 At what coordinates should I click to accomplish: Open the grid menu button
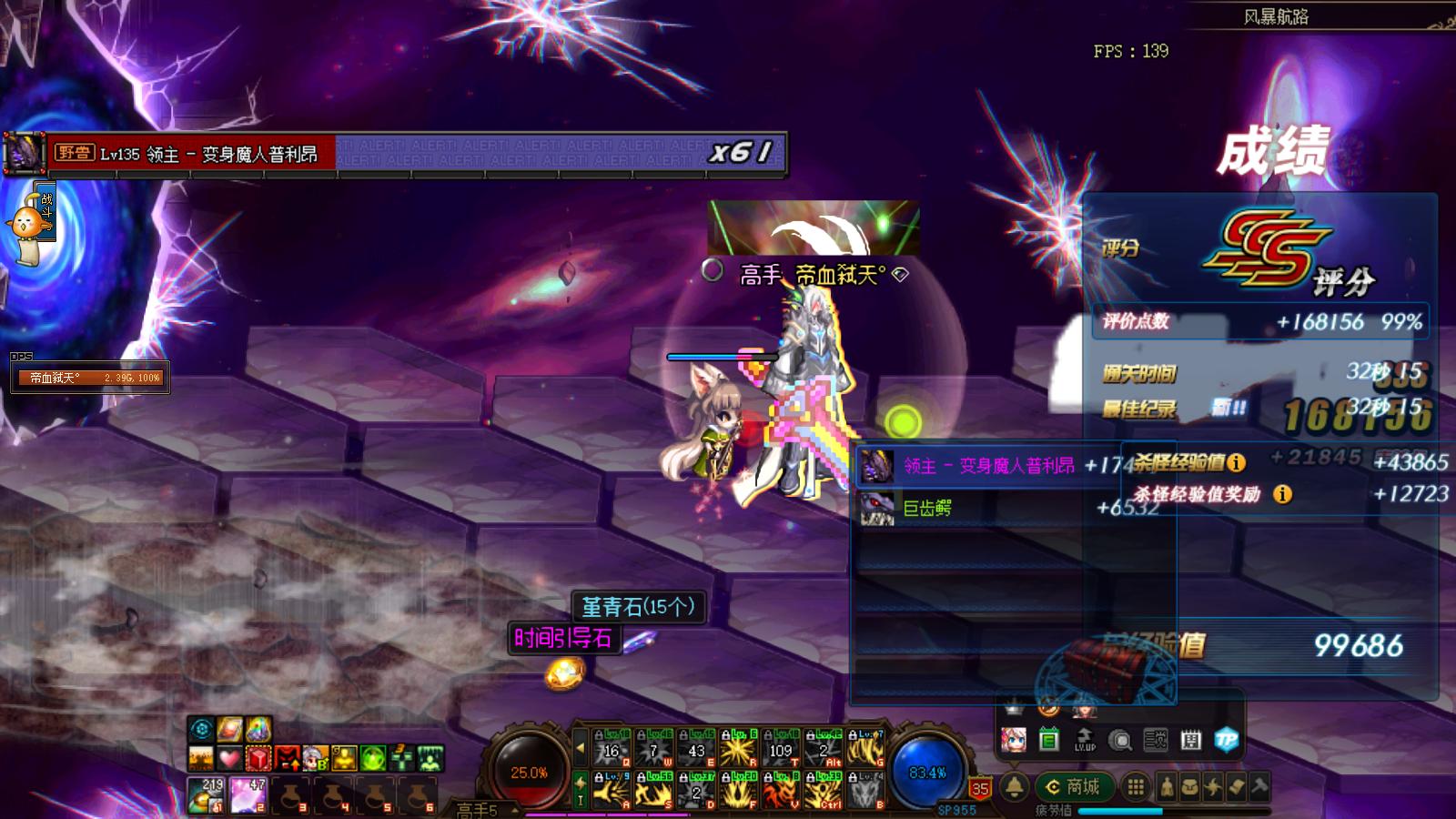pyautogui.click(x=1135, y=787)
